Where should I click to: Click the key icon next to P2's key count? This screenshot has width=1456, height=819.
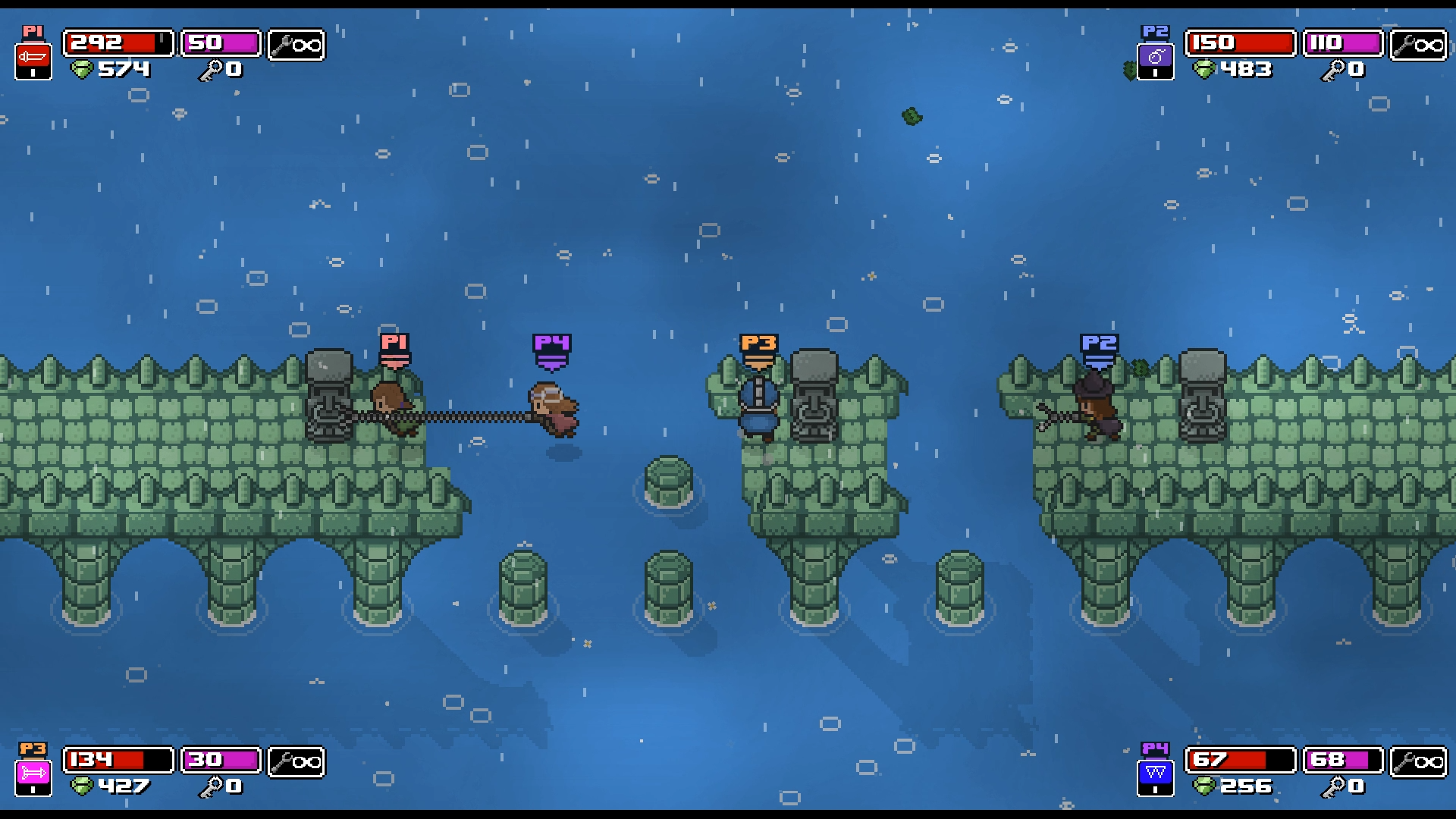[1332, 70]
